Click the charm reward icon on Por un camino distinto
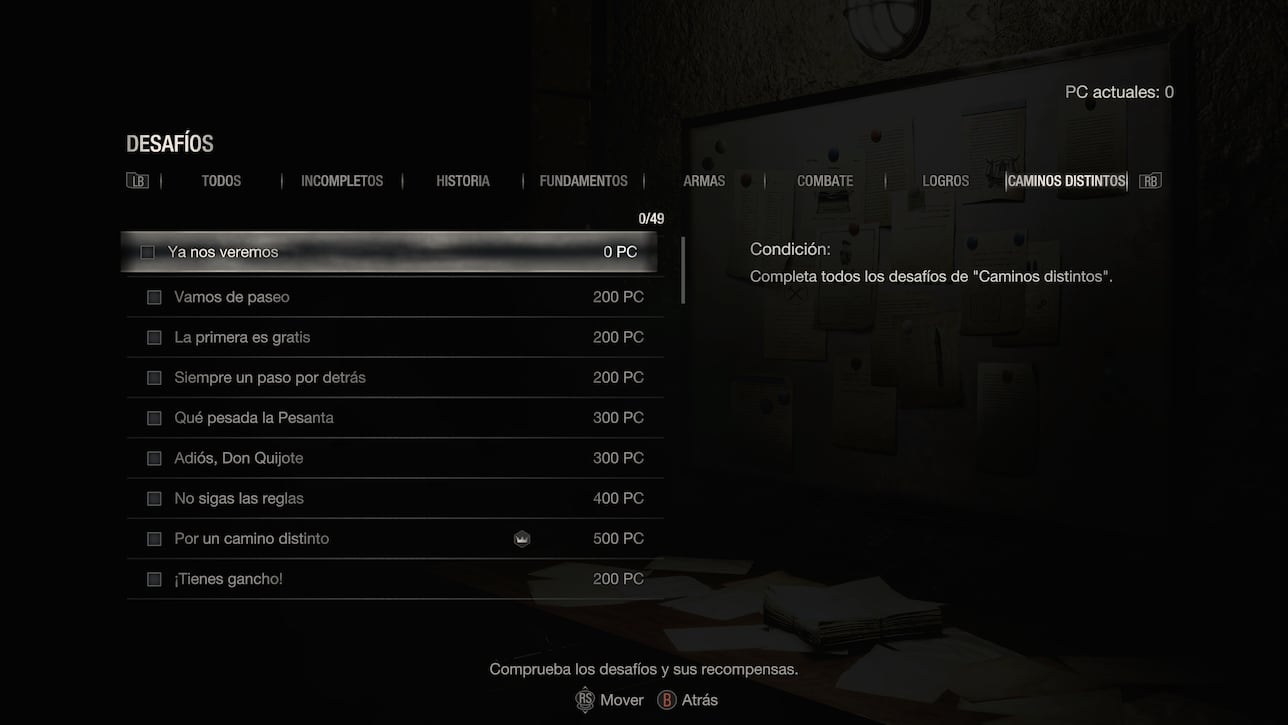 point(522,538)
